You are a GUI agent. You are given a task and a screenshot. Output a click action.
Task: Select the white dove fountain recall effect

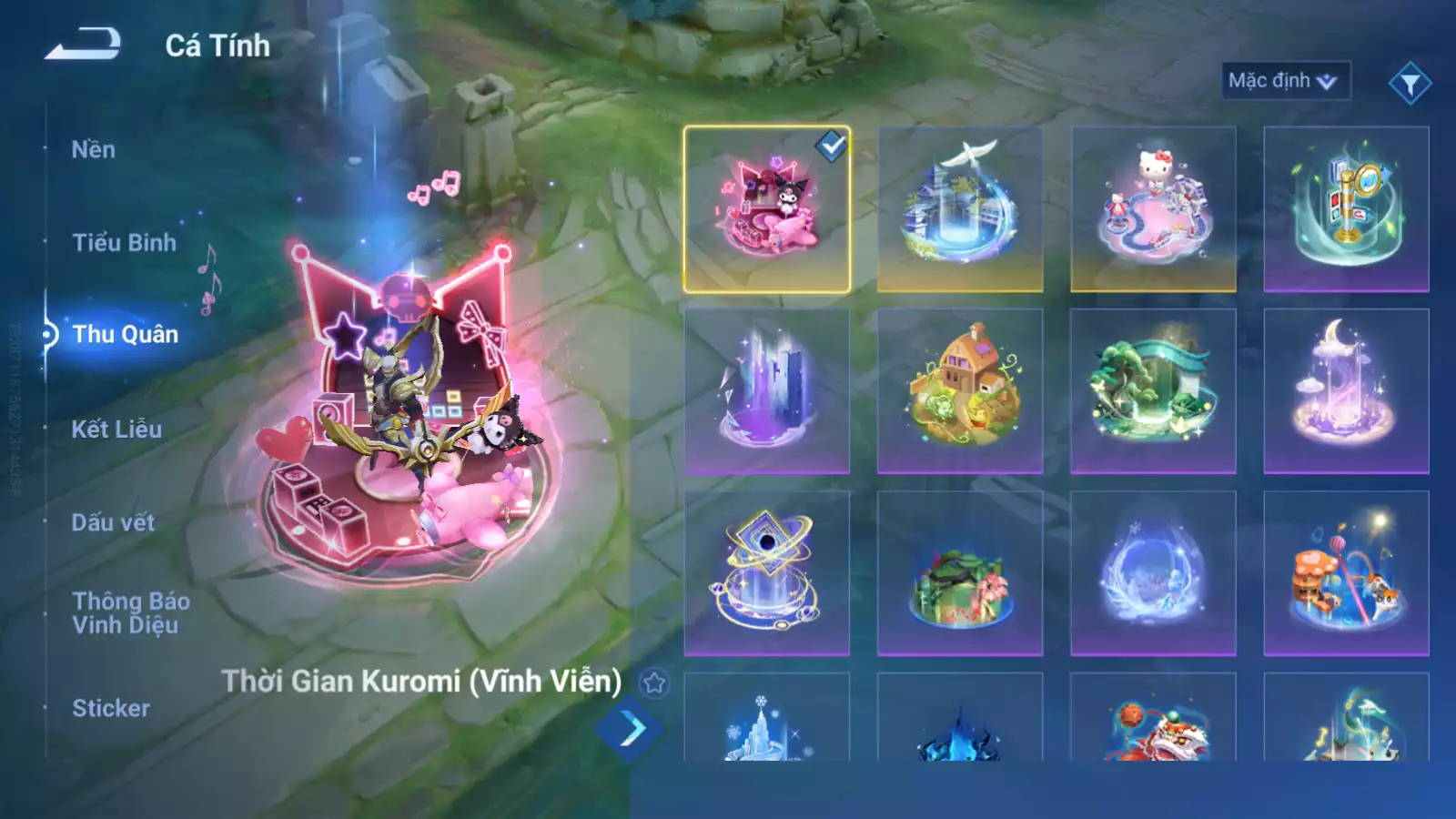(960, 207)
